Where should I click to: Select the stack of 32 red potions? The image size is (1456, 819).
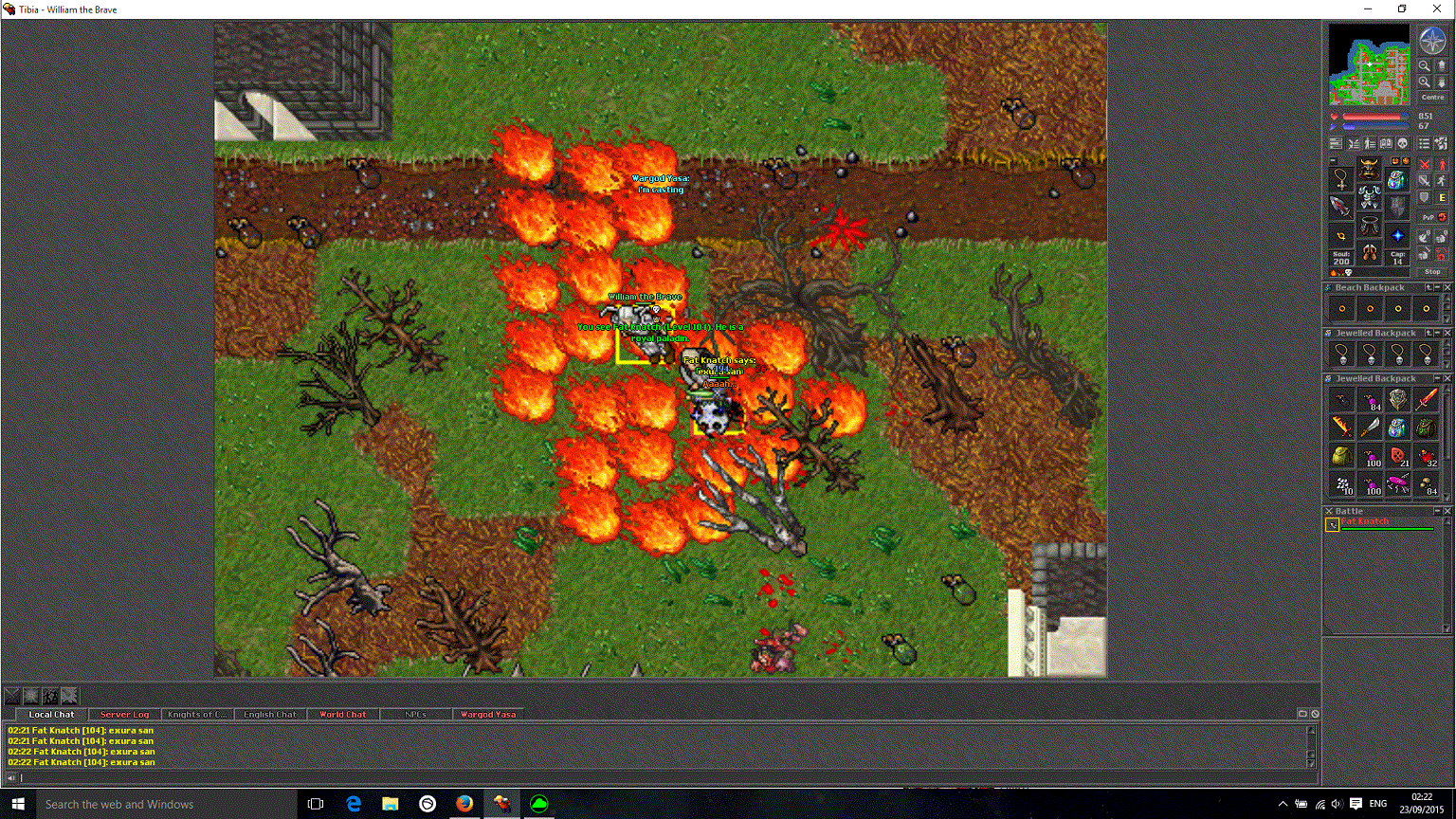(1427, 457)
